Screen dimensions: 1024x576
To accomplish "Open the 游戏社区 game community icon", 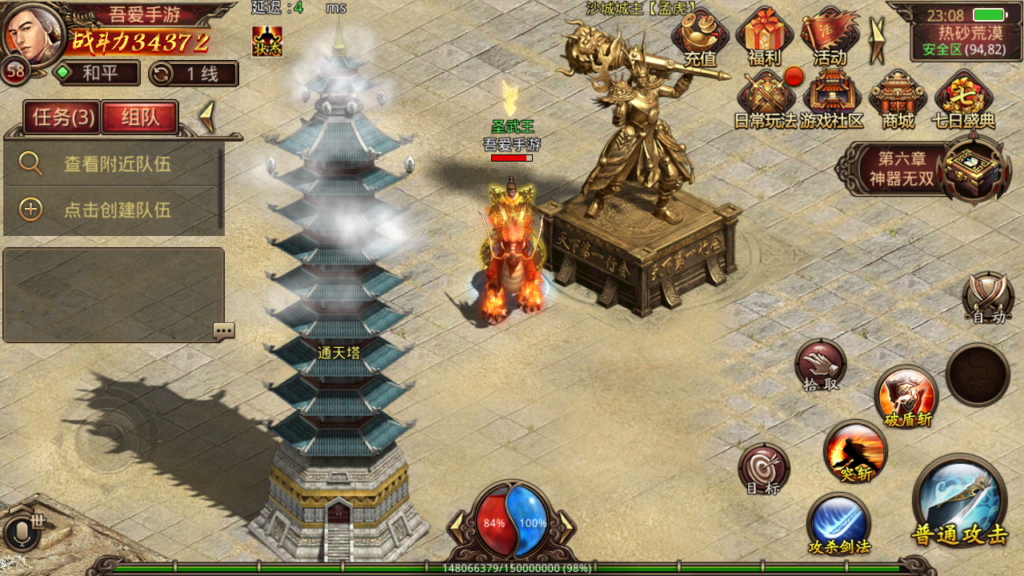I will (x=832, y=99).
